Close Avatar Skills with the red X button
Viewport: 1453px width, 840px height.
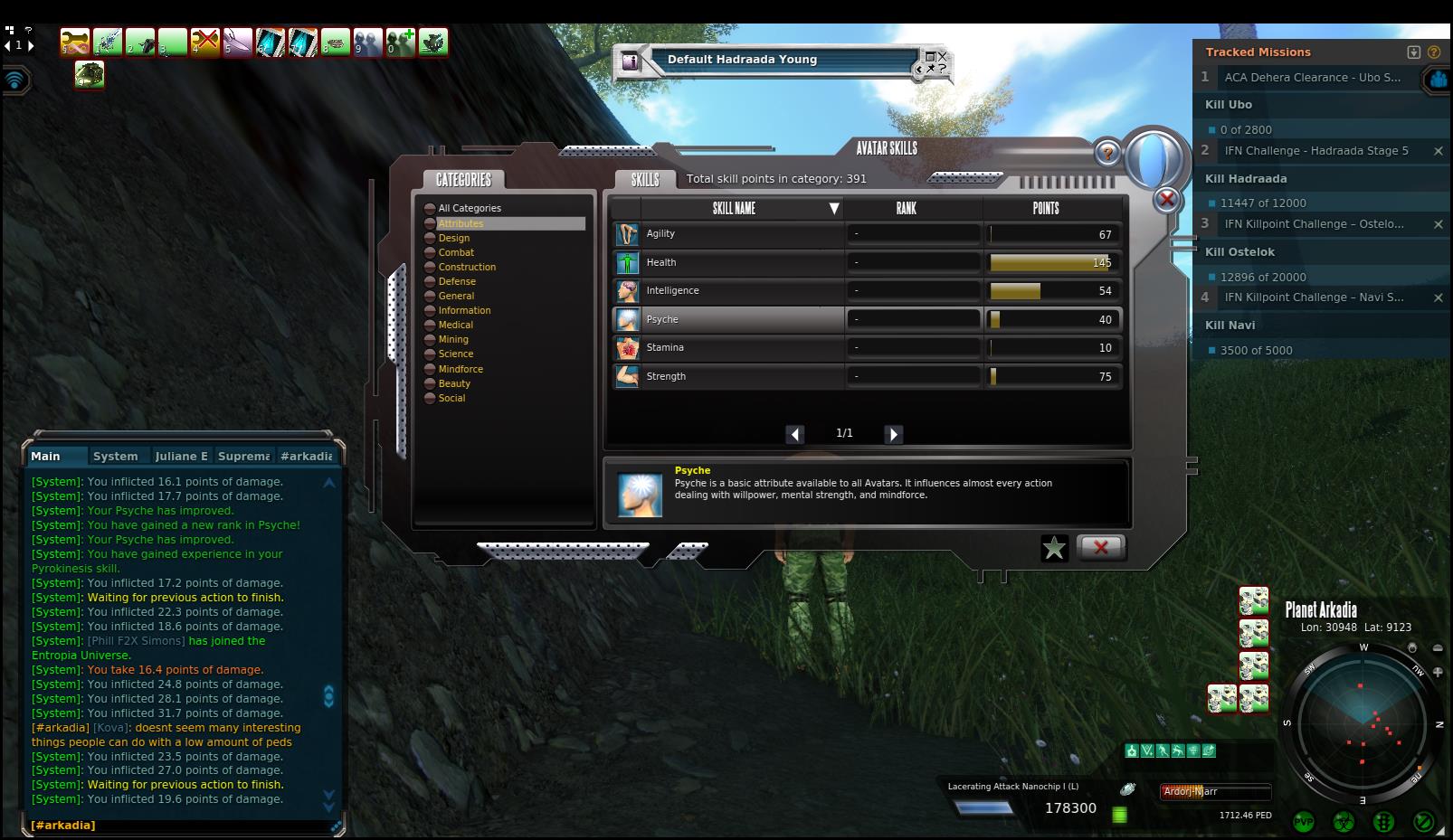point(1100,547)
